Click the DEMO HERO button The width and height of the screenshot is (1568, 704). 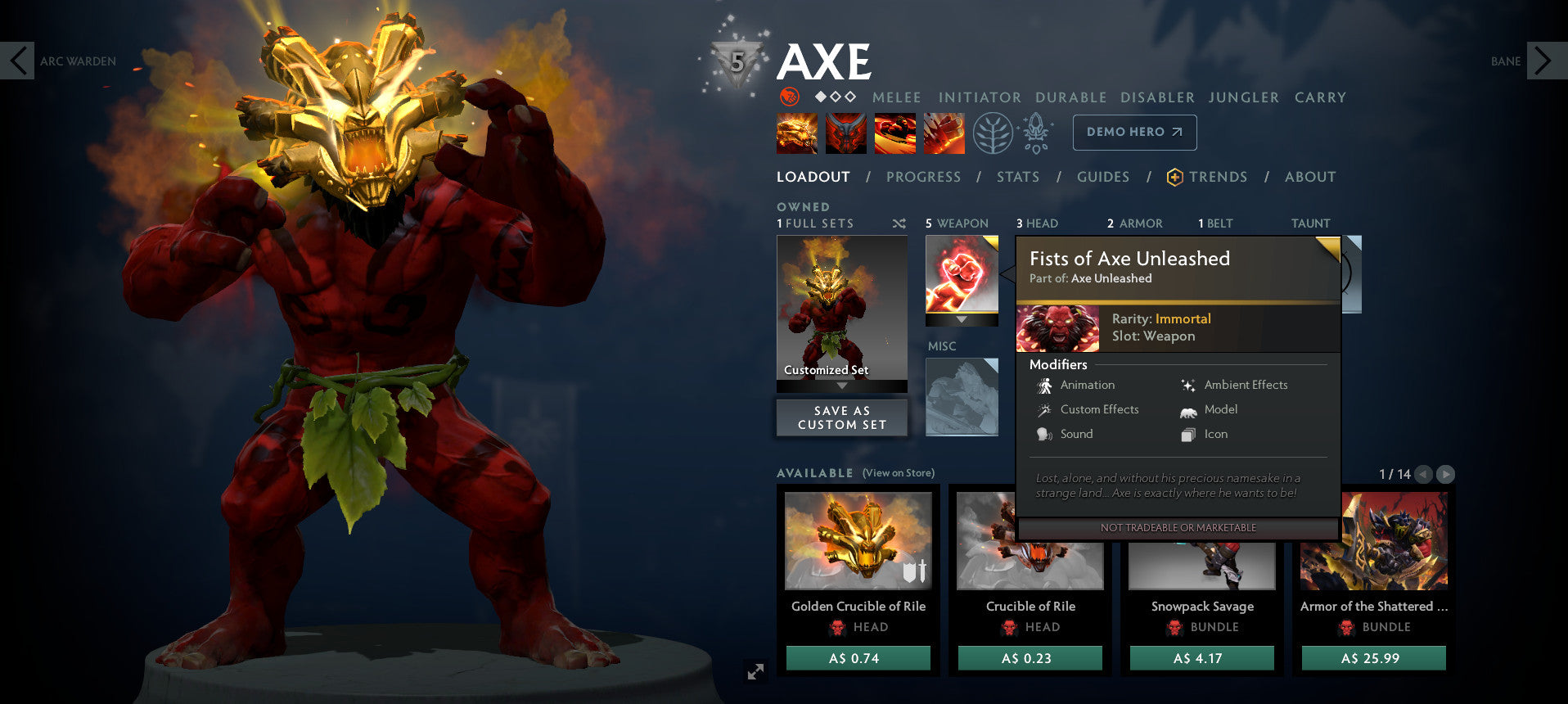click(x=1134, y=132)
